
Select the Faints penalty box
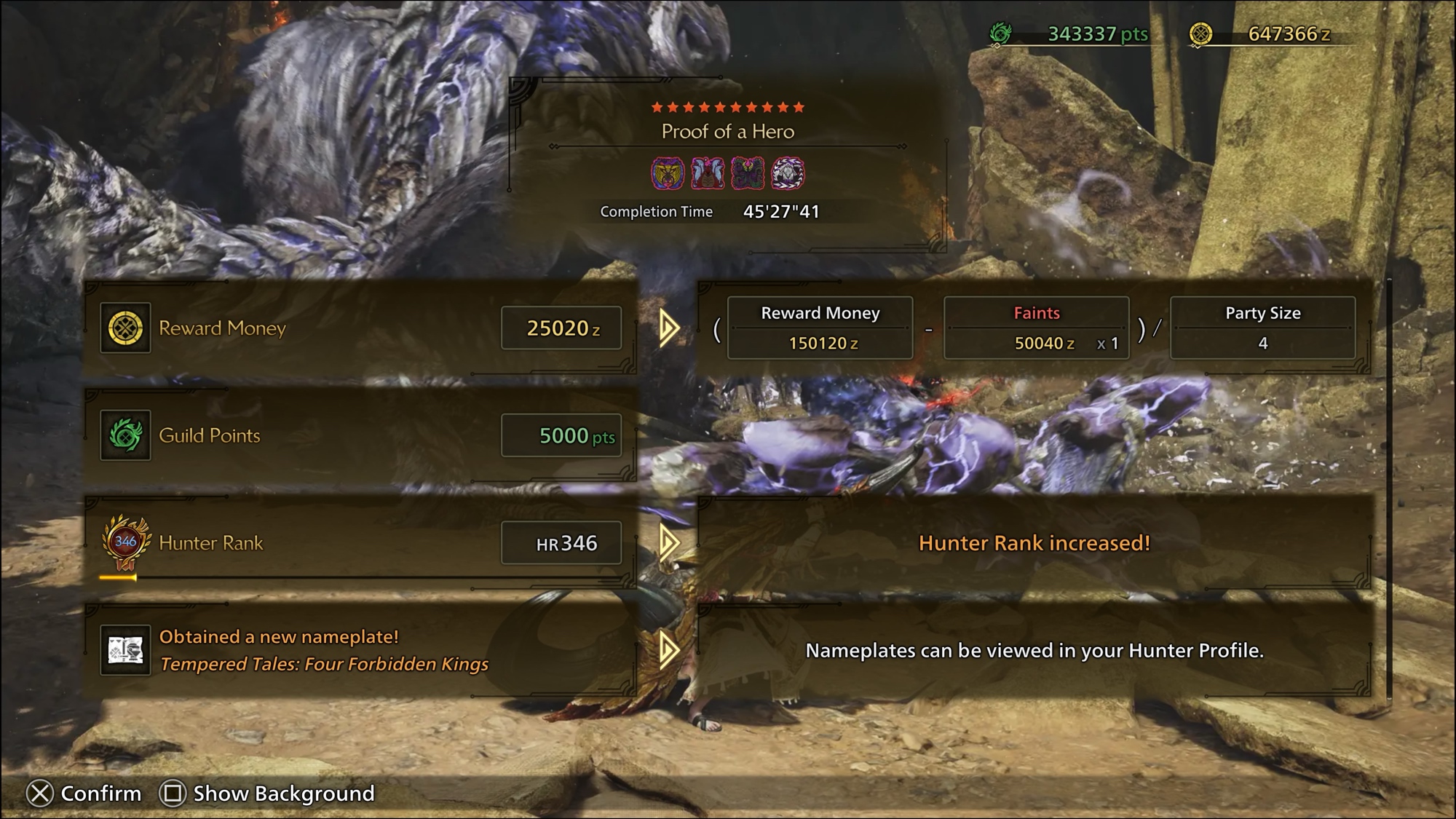click(1036, 328)
